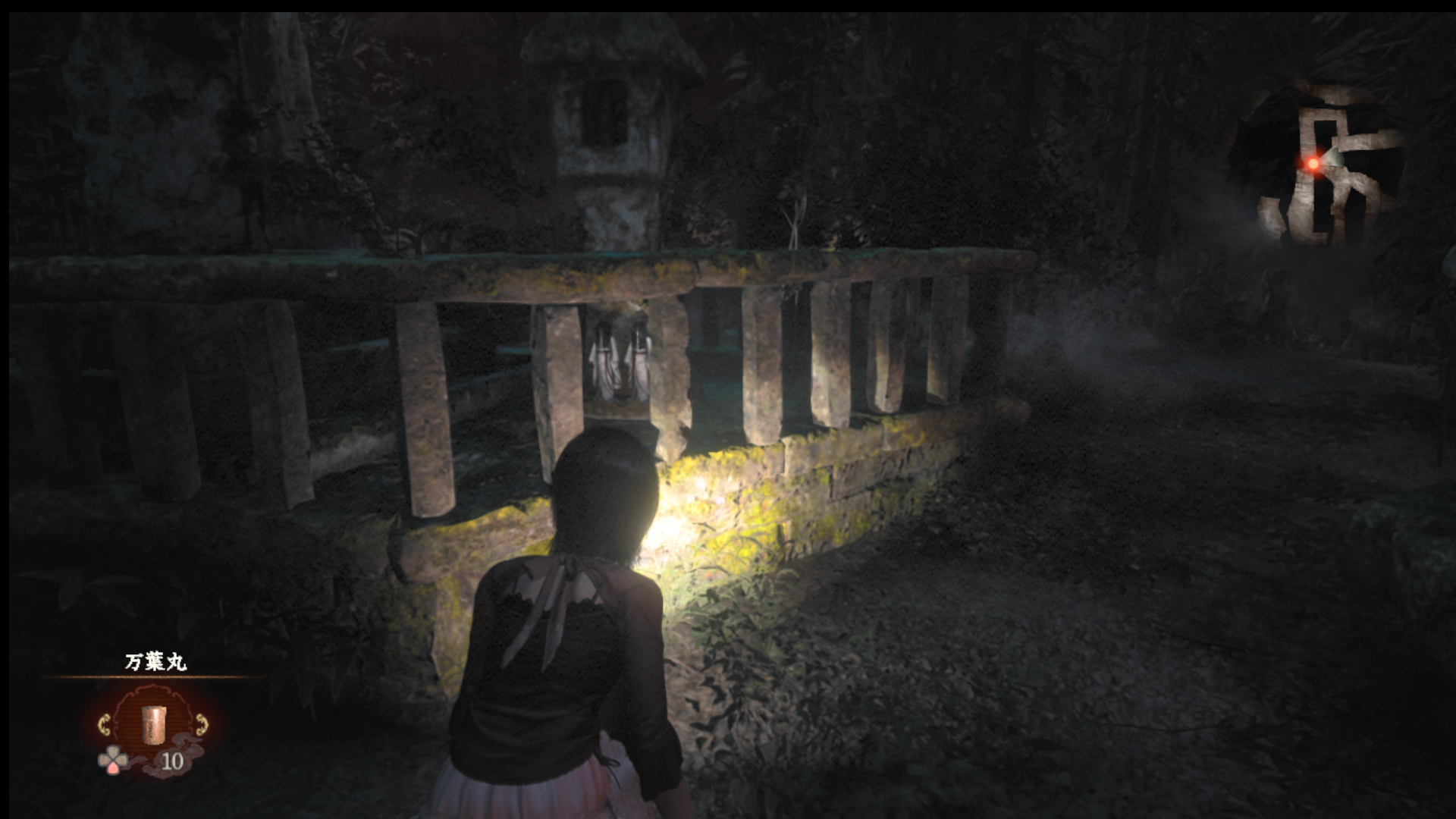Select the 万葉丸 item slot
1456x819 pixels.
coord(153,725)
